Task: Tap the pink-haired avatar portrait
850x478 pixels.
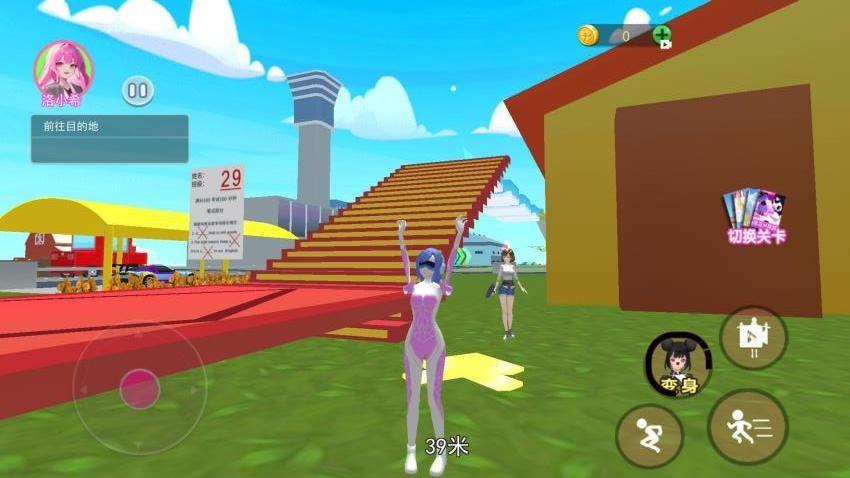Action: (62, 68)
